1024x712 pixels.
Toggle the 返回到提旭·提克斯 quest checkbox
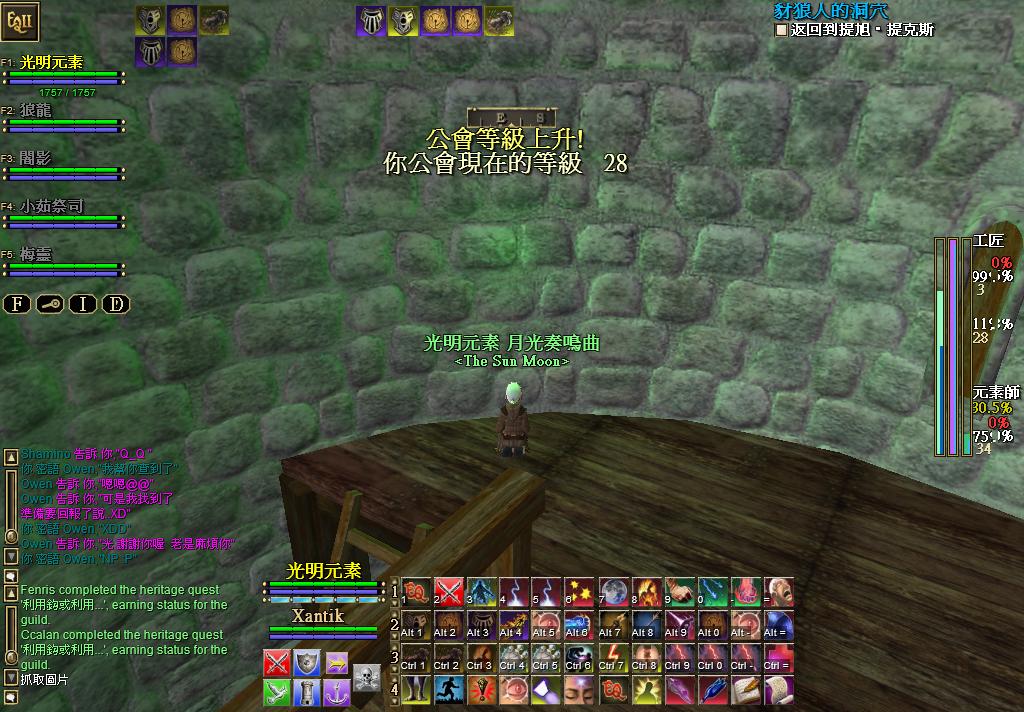(781, 30)
